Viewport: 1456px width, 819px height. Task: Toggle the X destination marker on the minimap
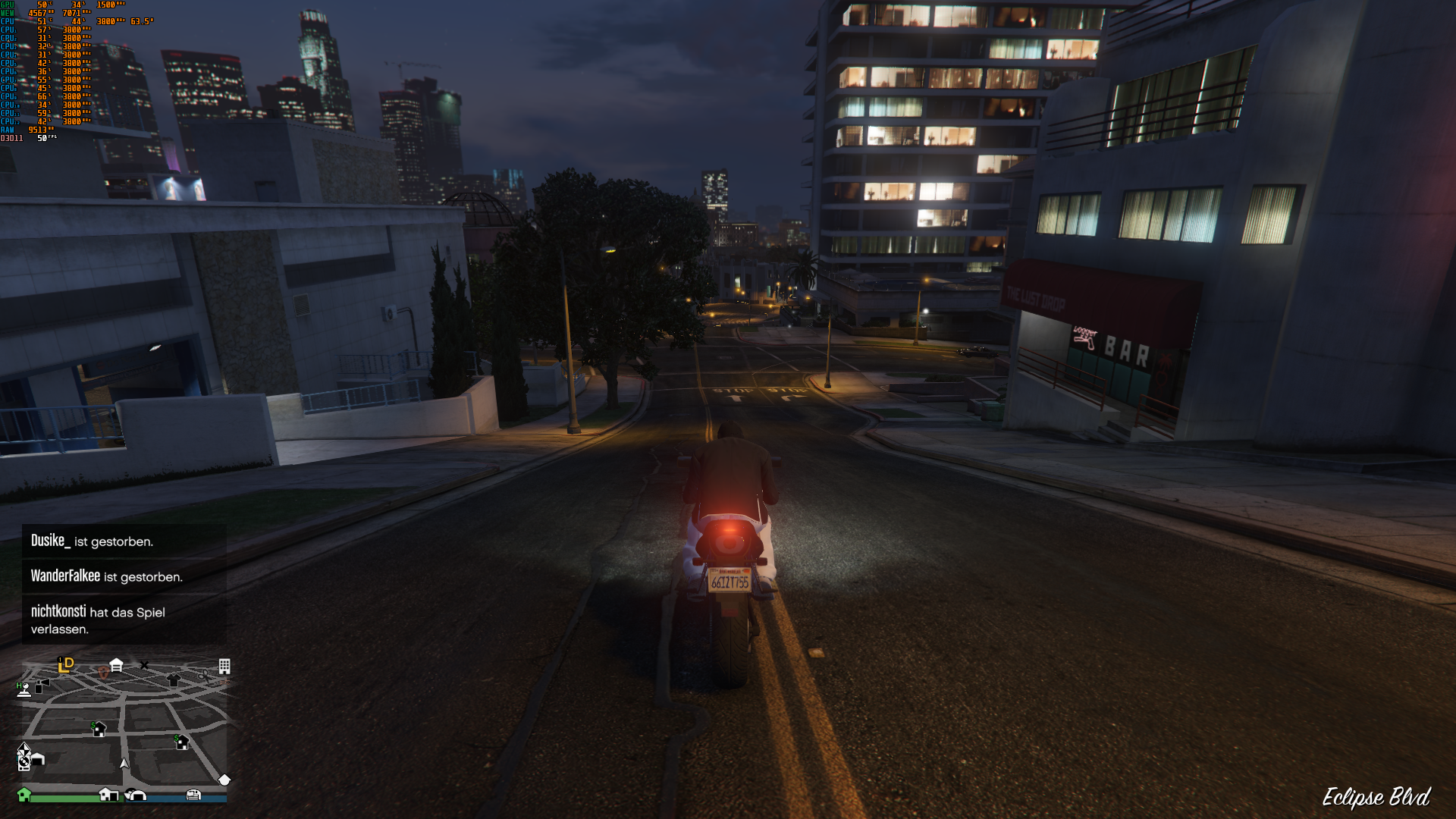(144, 664)
